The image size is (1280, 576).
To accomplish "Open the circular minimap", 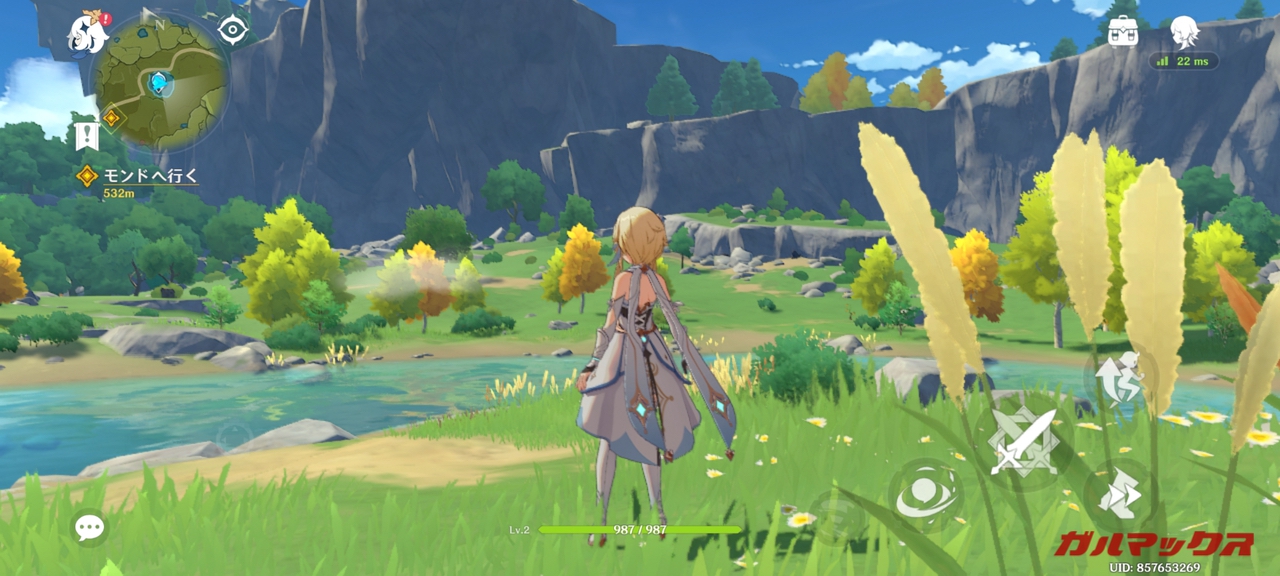I will [160, 80].
